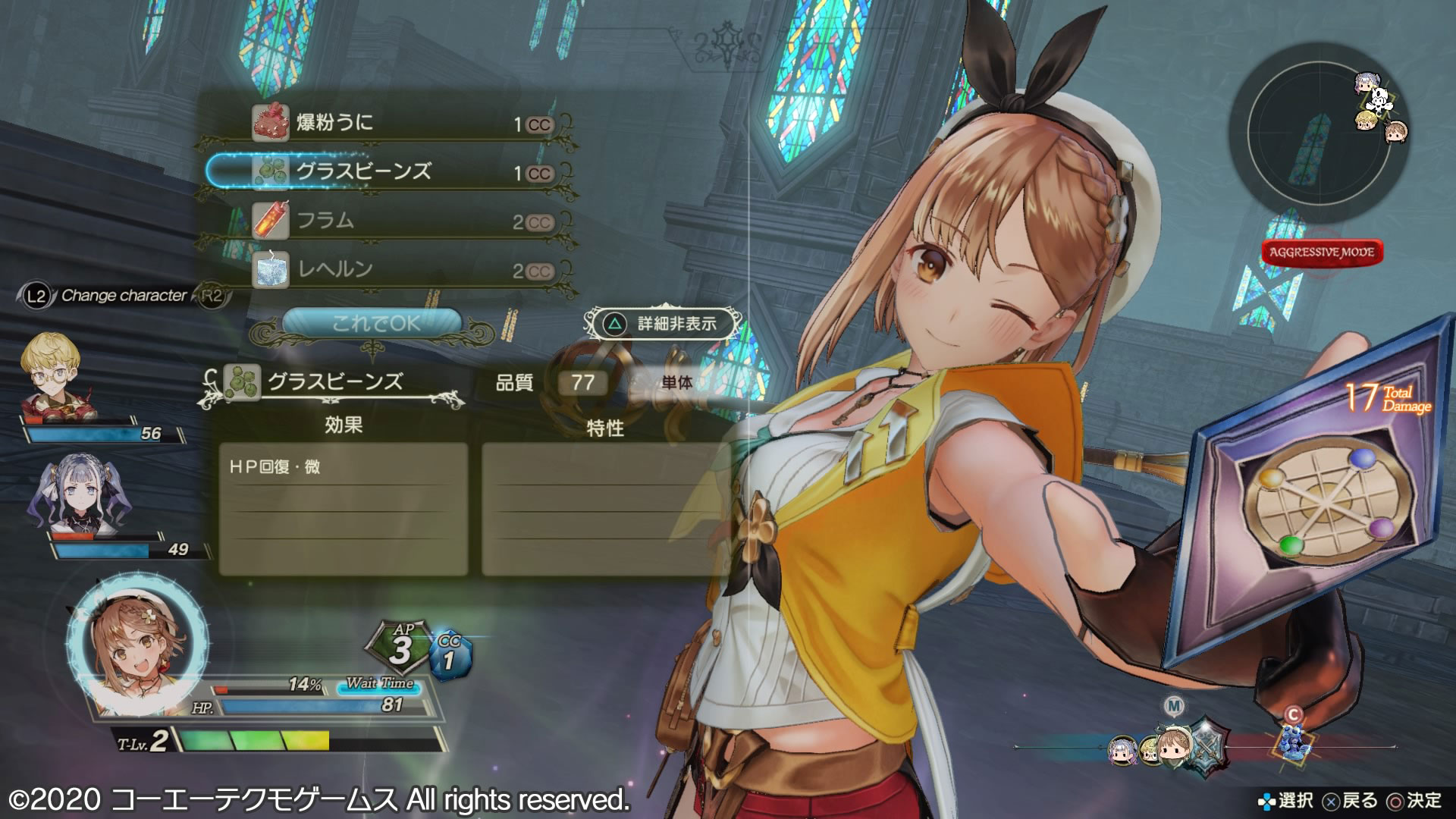
Task: Hide details with 詳細非表示 button
Action: (x=663, y=324)
